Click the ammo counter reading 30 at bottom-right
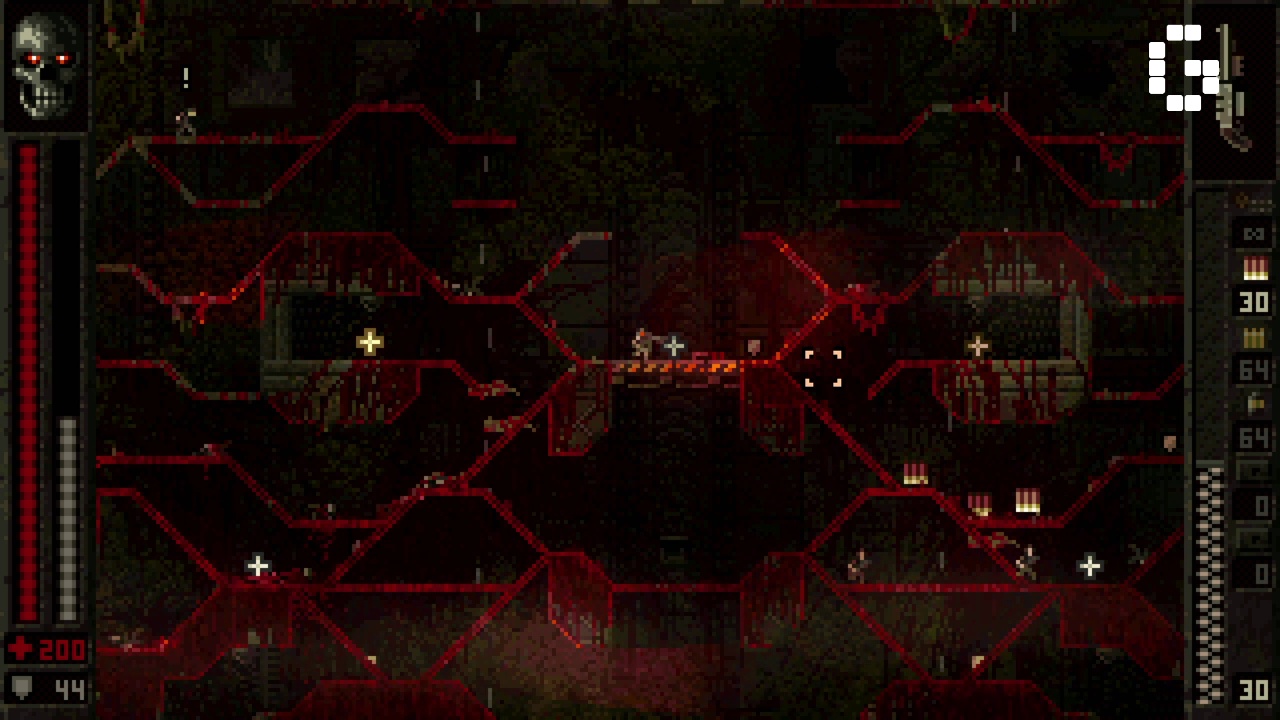The width and height of the screenshot is (1280, 720). pyautogui.click(x=1253, y=690)
